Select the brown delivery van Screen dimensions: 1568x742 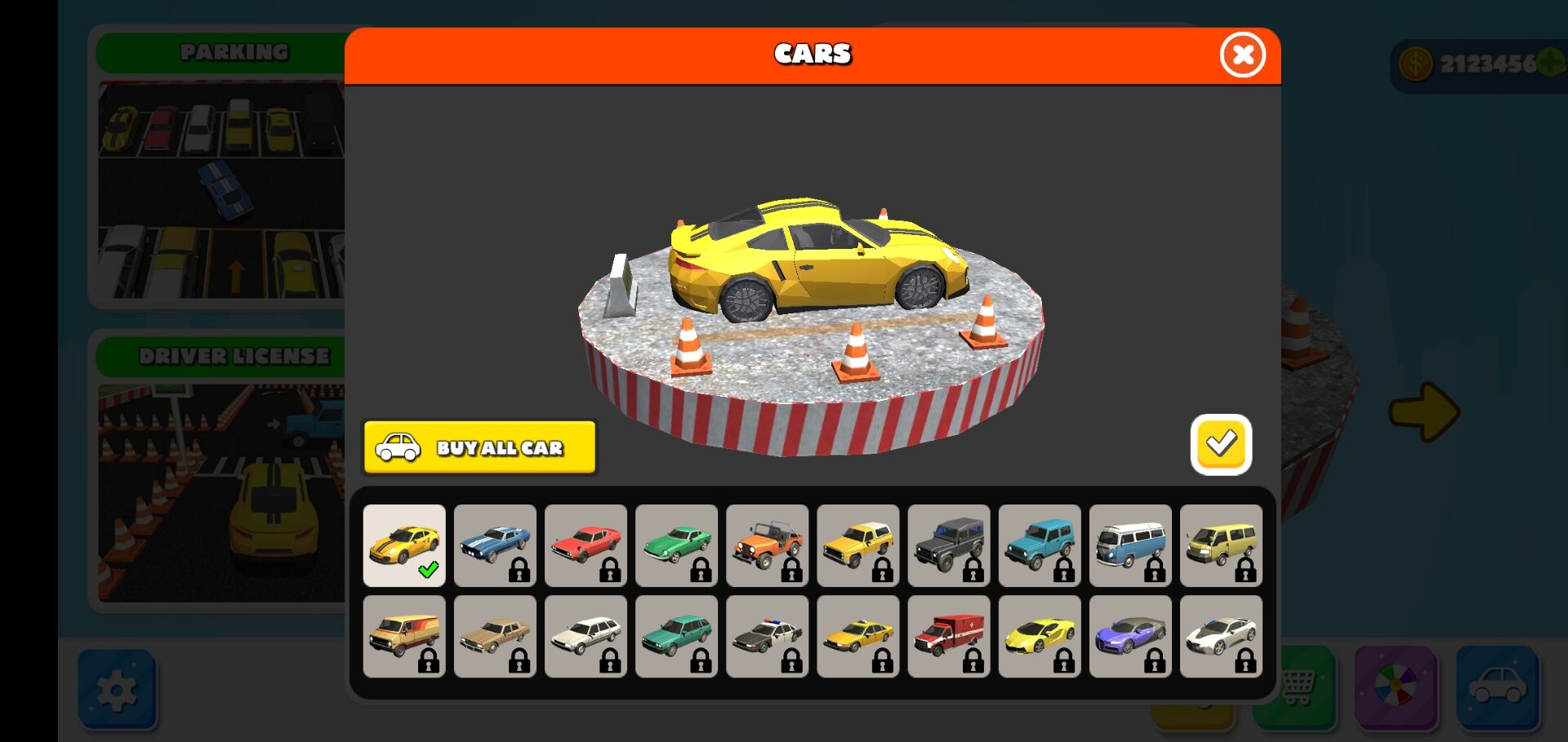404,636
